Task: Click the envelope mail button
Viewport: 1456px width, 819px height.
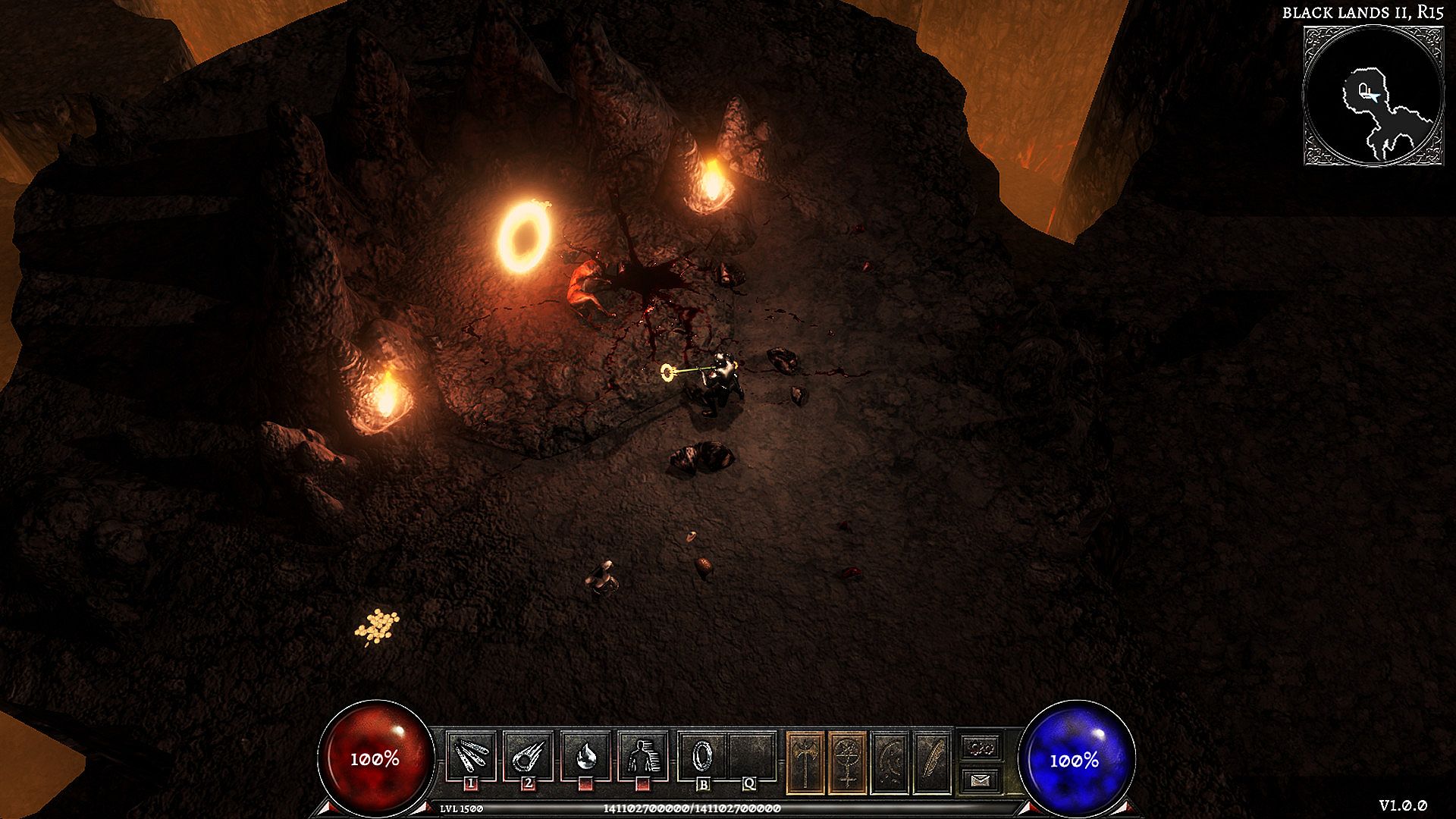Action: [x=981, y=780]
